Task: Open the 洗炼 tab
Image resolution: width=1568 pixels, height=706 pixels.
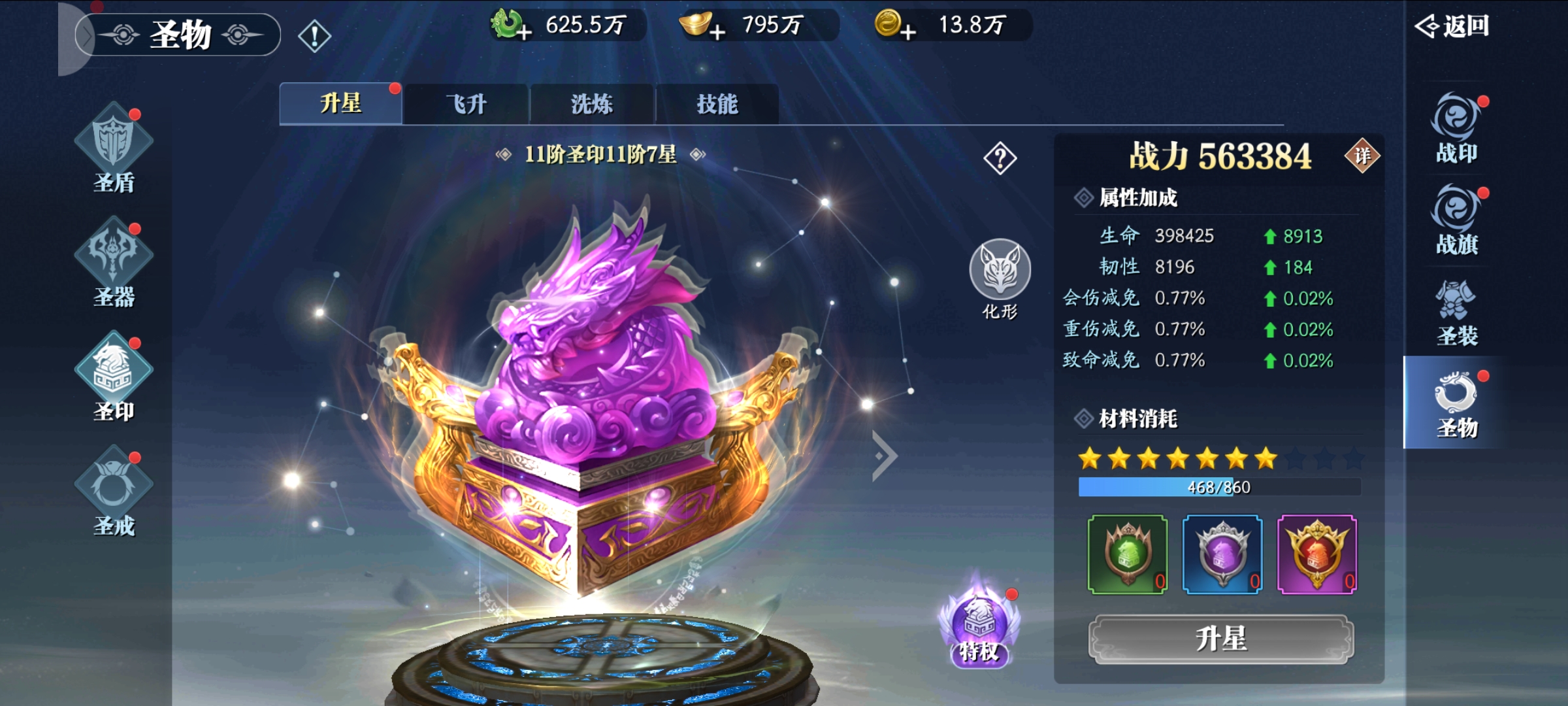Action: 591,104
